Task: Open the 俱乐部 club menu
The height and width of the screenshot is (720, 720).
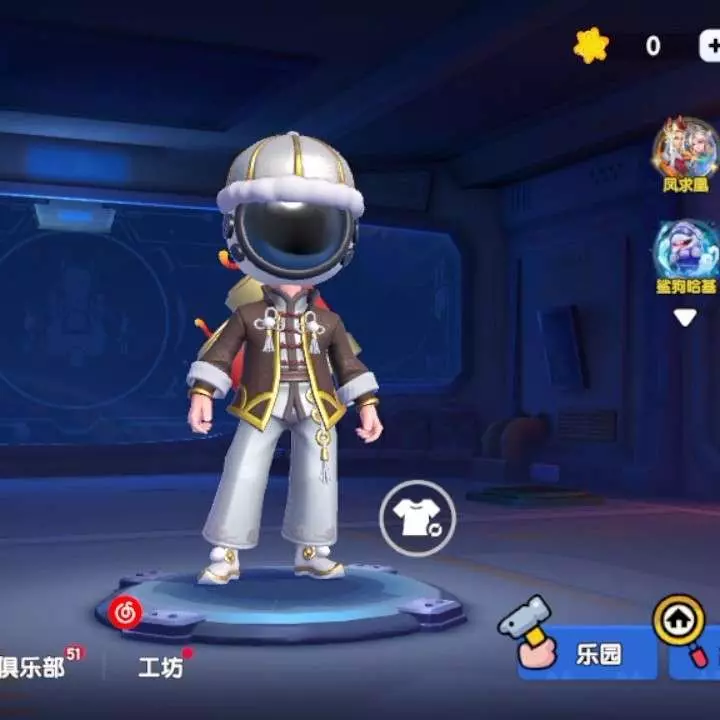Action: [32, 667]
